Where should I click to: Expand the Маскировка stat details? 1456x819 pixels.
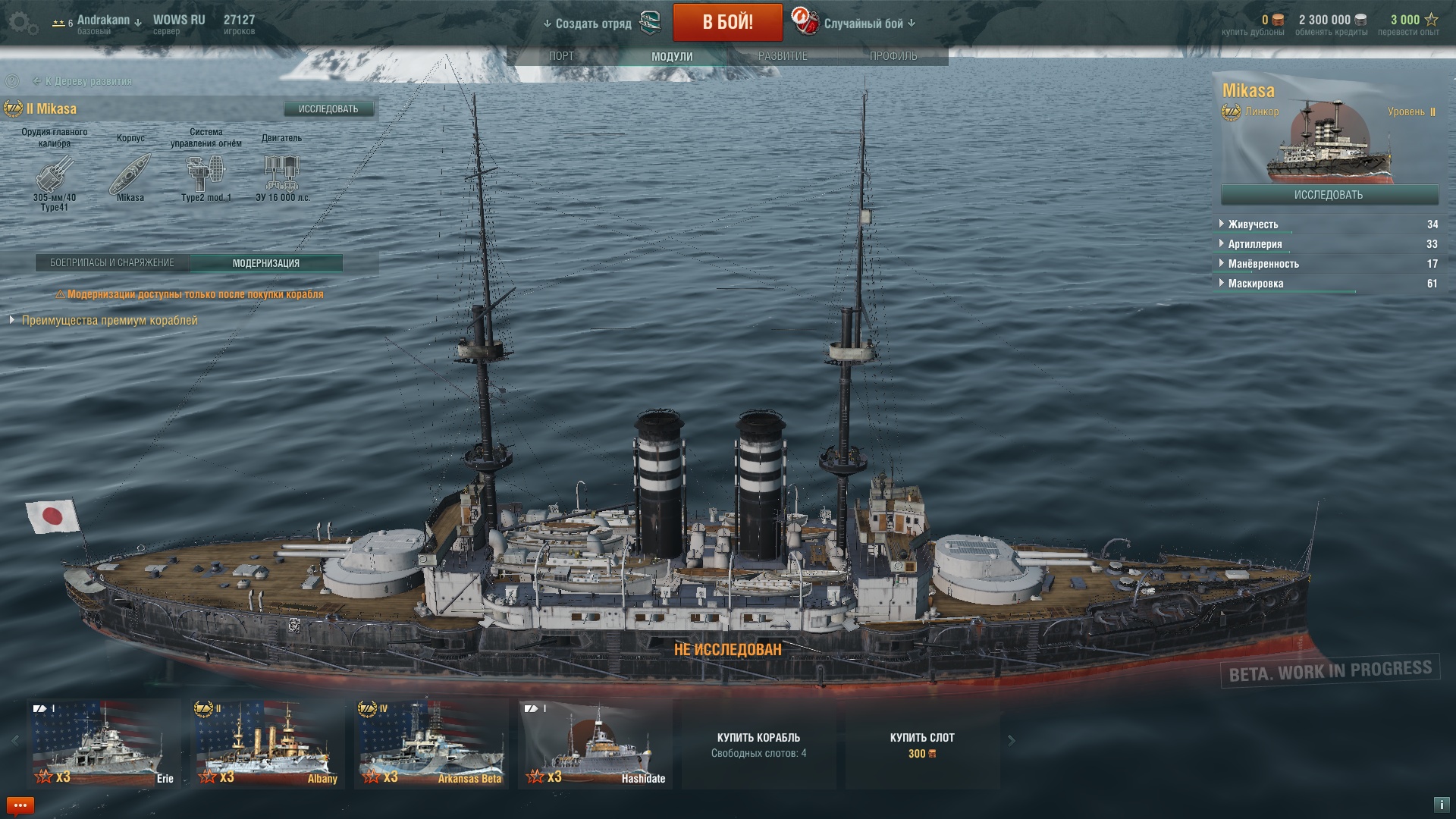(1255, 284)
